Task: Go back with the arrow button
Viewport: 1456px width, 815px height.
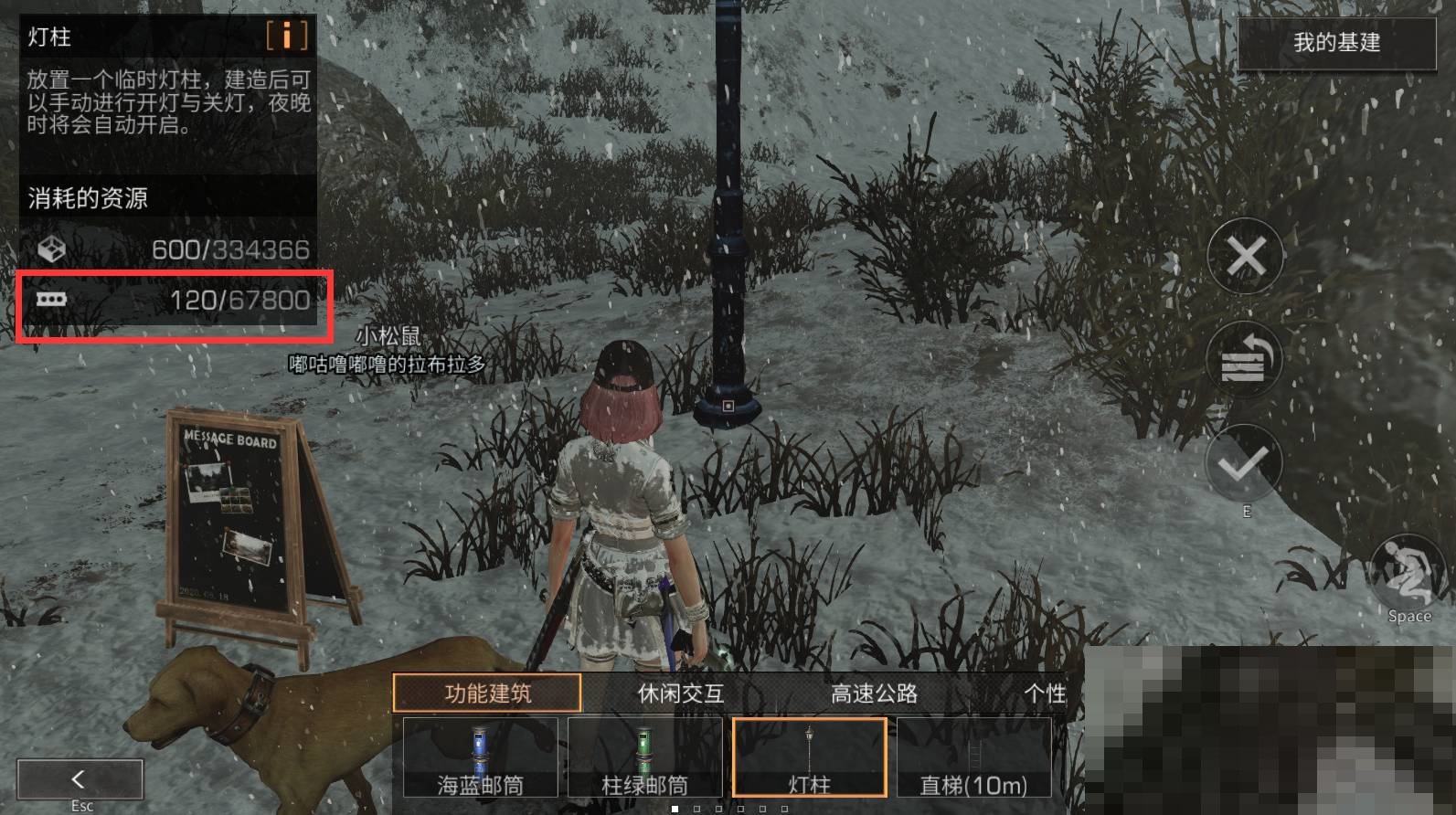Action: click(x=80, y=779)
